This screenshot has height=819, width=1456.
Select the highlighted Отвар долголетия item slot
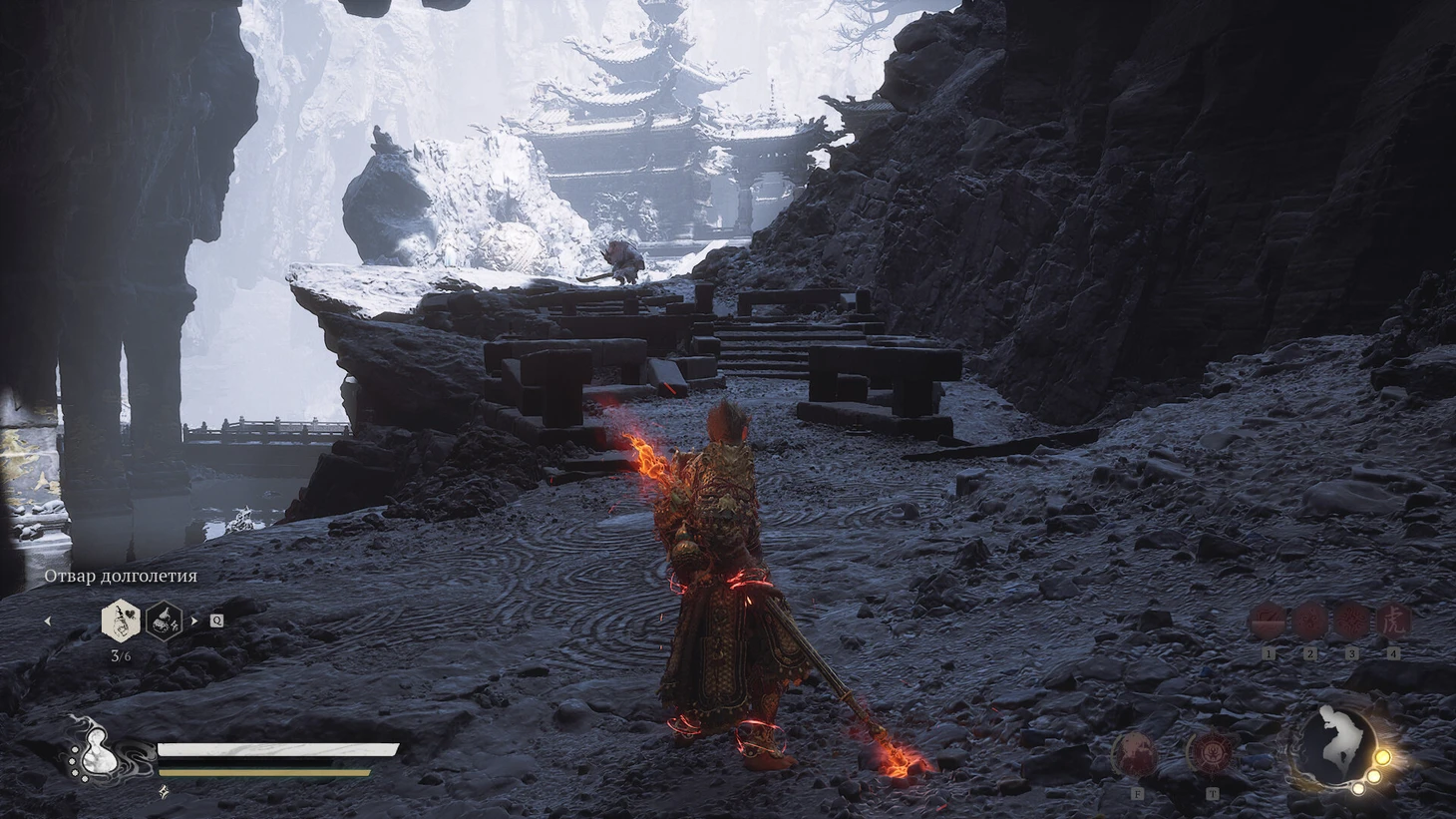pos(120,620)
